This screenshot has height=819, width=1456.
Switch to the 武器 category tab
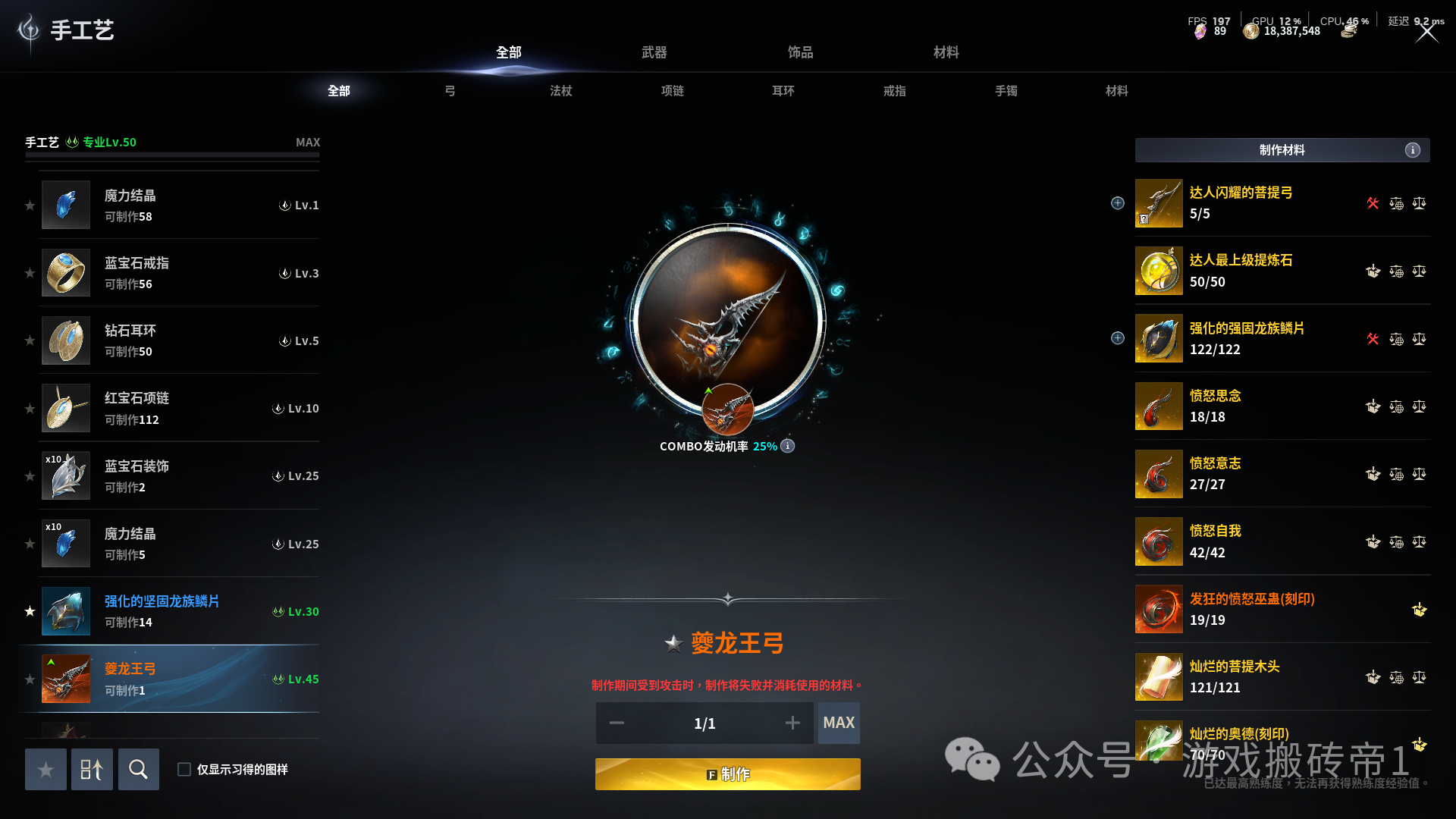pyautogui.click(x=654, y=52)
